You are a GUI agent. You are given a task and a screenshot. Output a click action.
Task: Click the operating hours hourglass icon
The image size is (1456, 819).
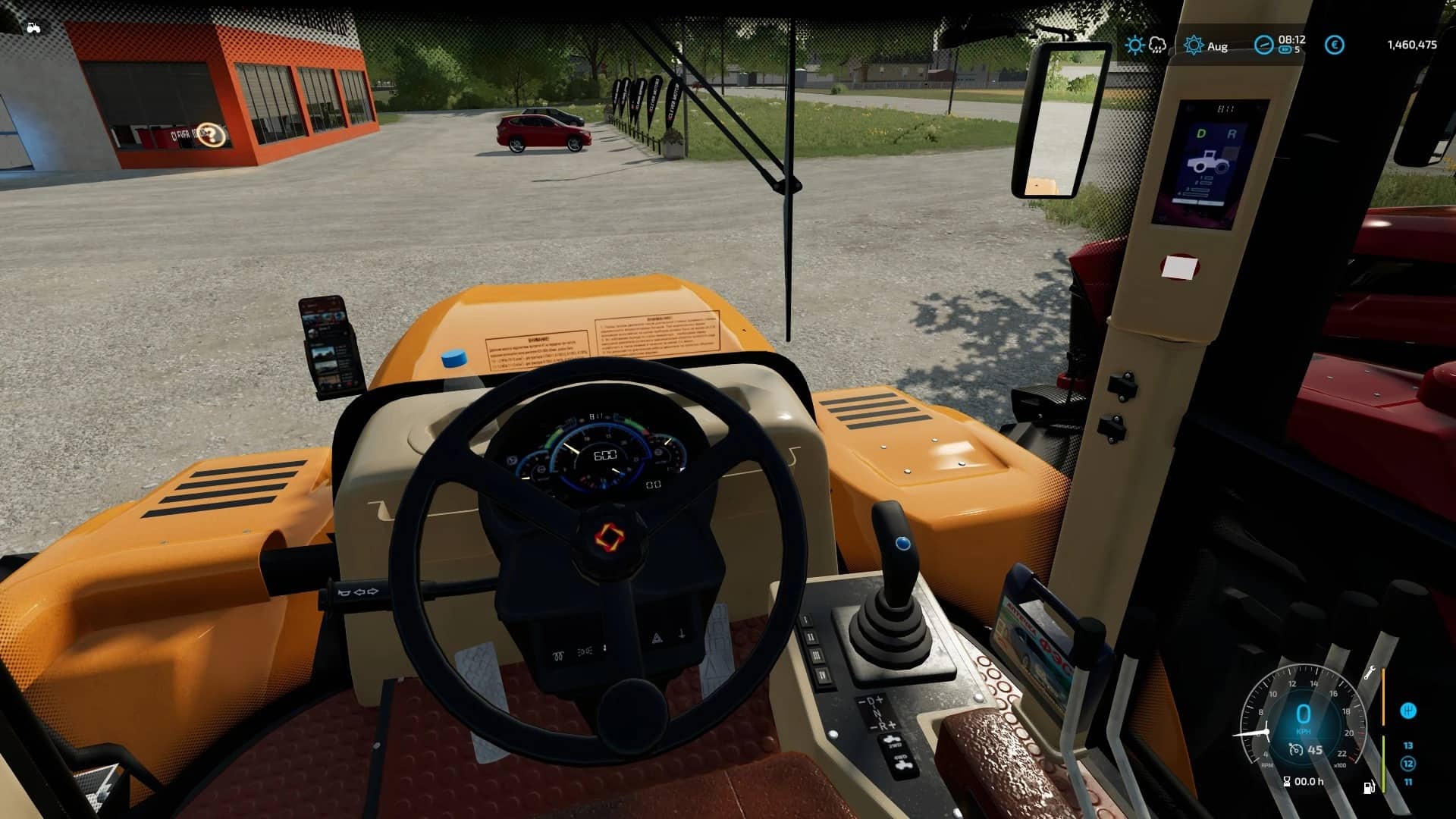coord(1286,782)
